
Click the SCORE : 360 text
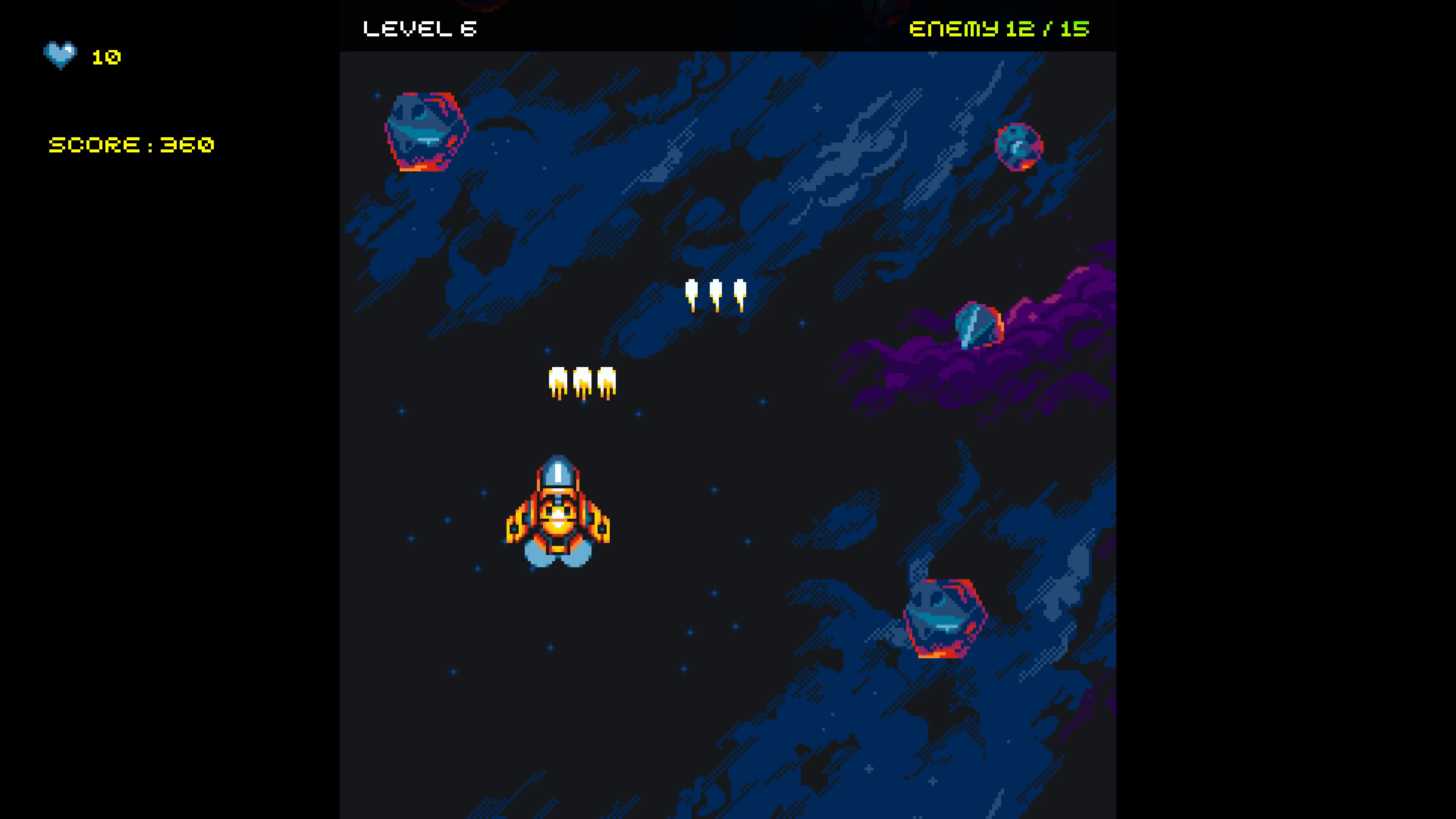(132, 145)
